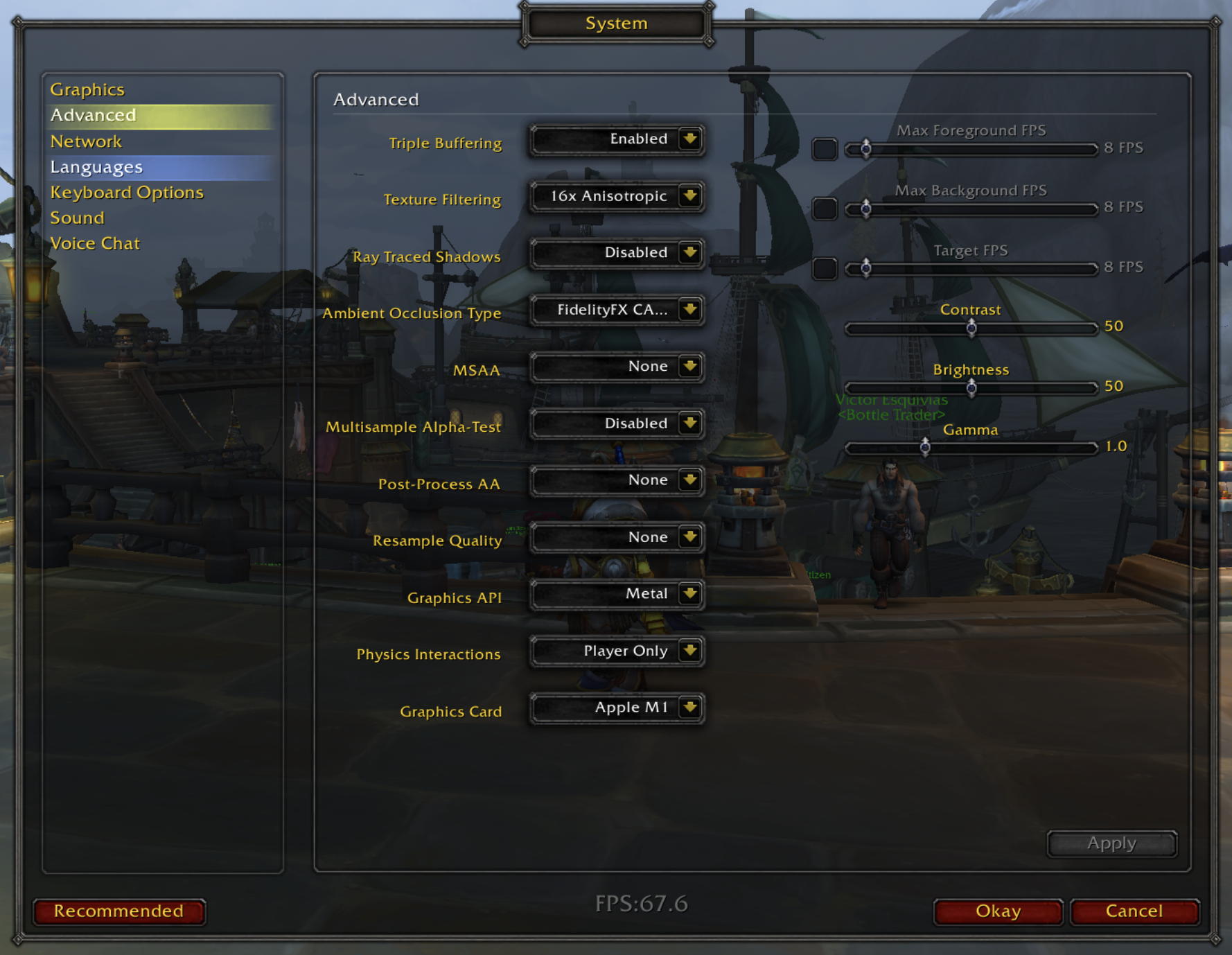Open Keyboard Options
The width and height of the screenshot is (1232, 955).
(127, 192)
